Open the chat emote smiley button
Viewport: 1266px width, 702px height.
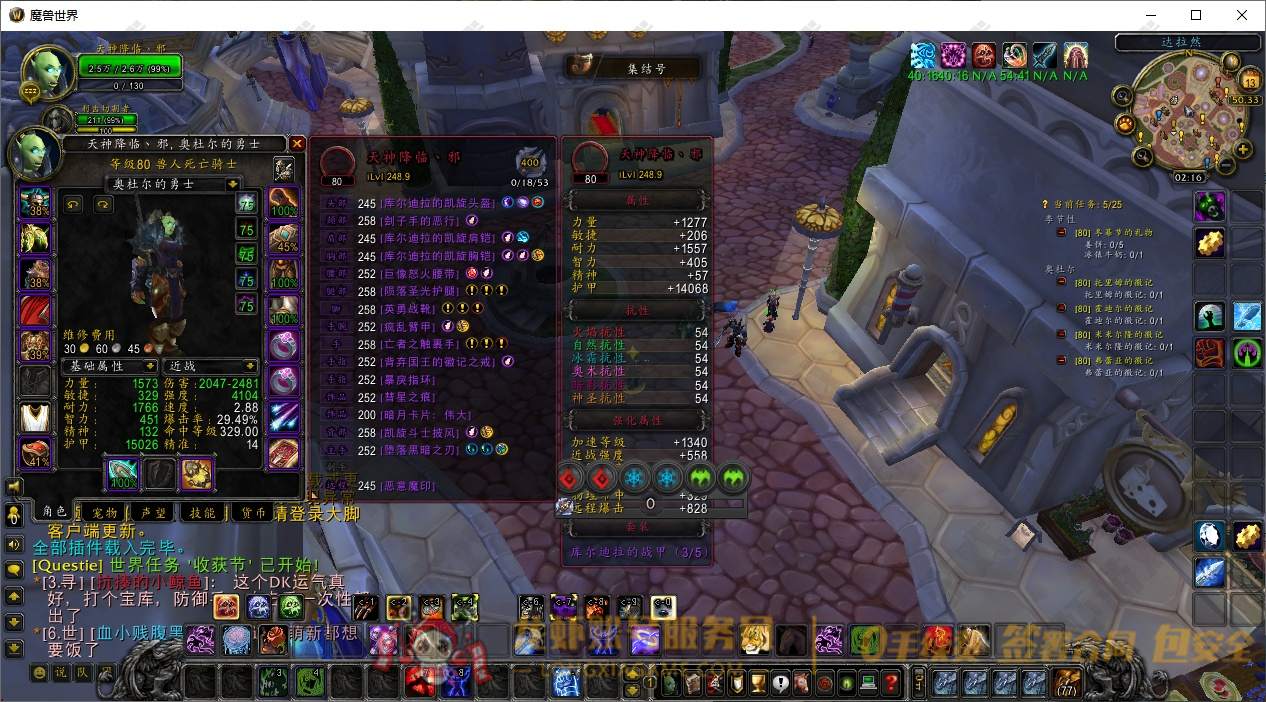click(39, 673)
